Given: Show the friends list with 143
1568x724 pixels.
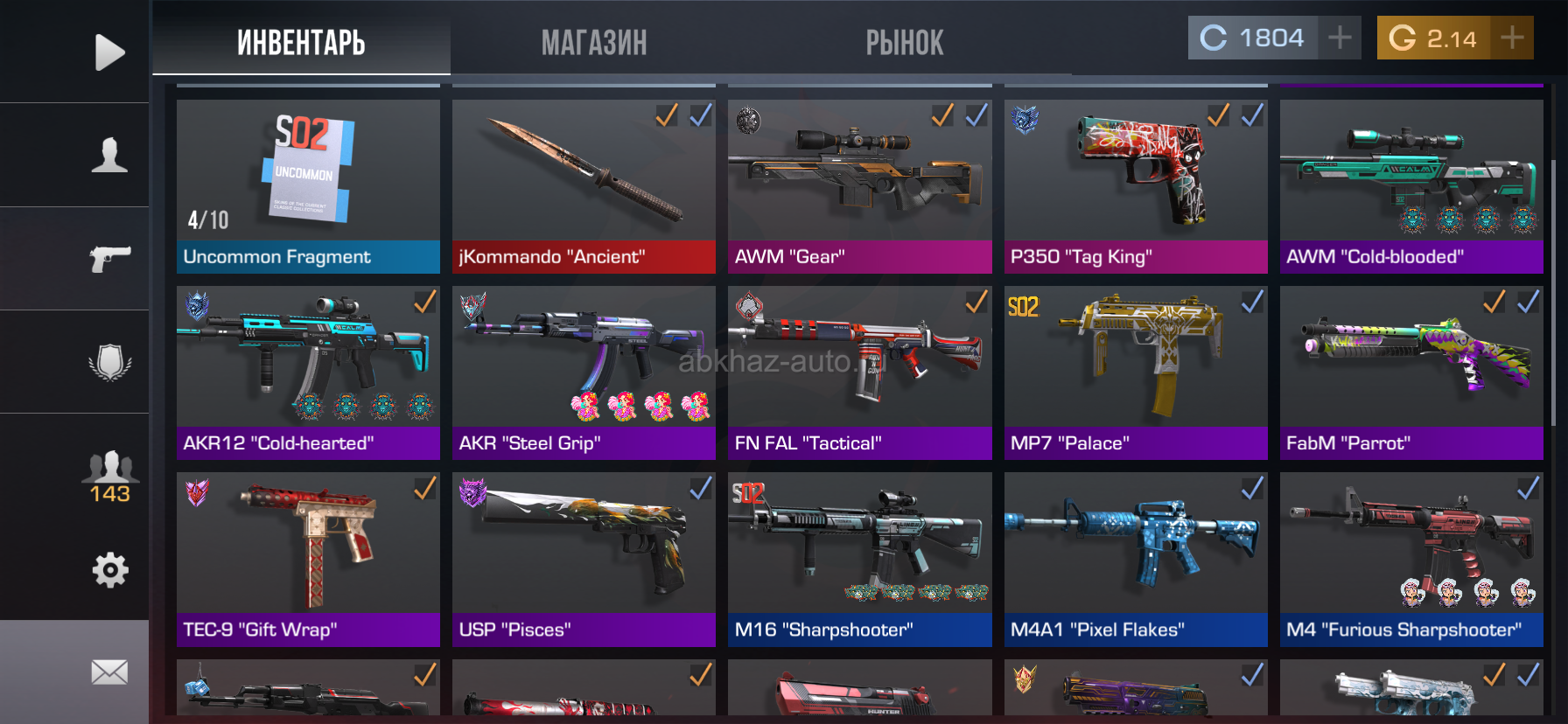Looking at the screenshot, I should 109,477.
